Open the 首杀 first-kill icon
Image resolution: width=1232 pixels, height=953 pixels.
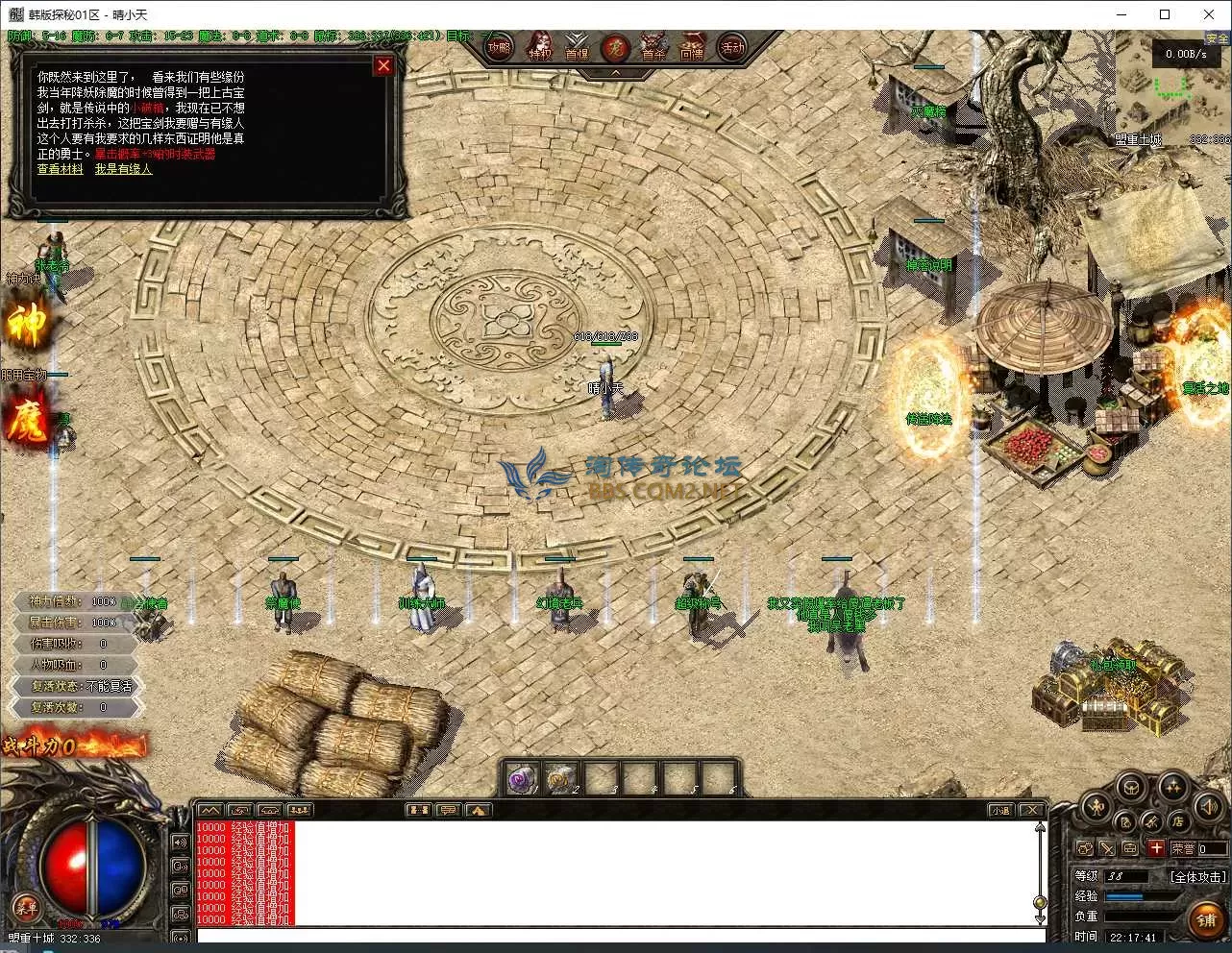pos(653,48)
